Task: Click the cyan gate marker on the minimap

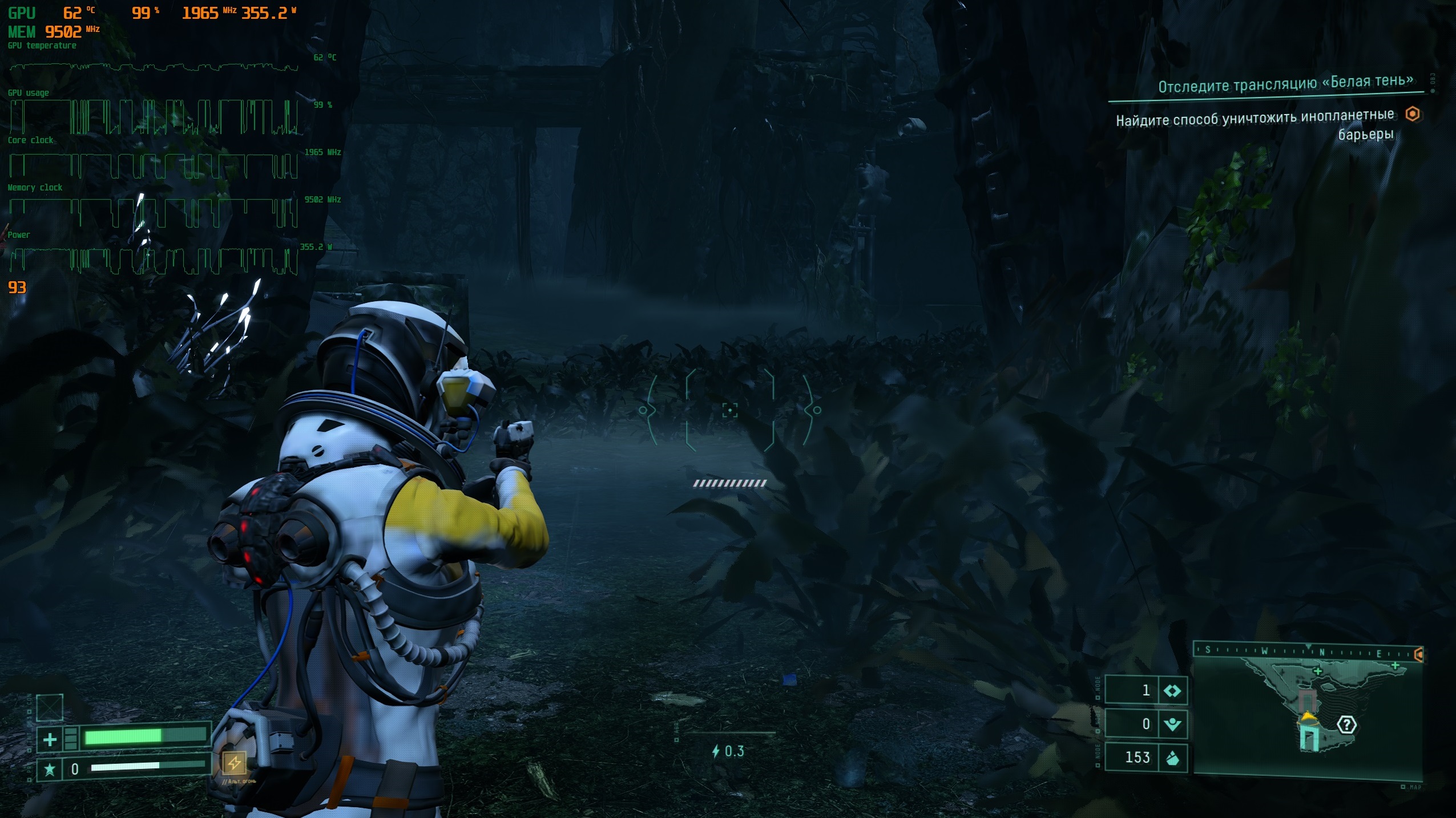Action: click(1309, 737)
